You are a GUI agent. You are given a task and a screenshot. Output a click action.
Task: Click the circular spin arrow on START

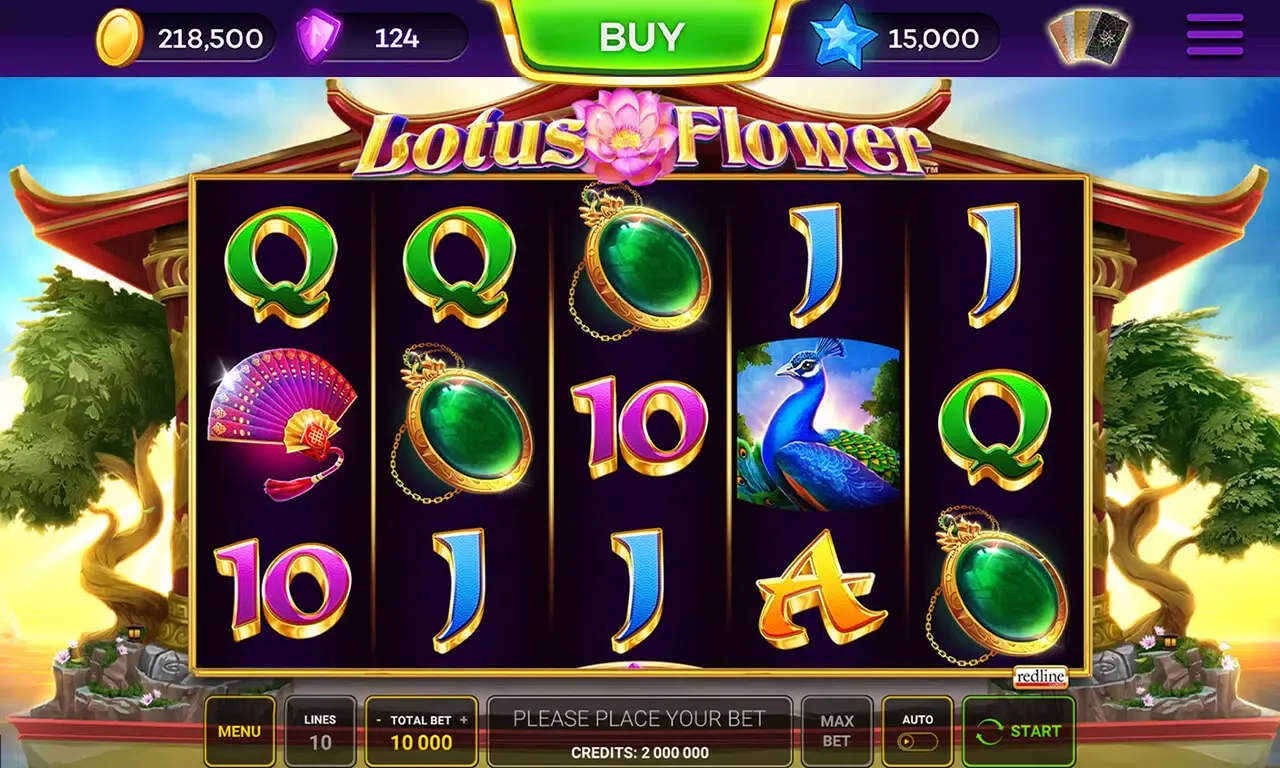993,729
